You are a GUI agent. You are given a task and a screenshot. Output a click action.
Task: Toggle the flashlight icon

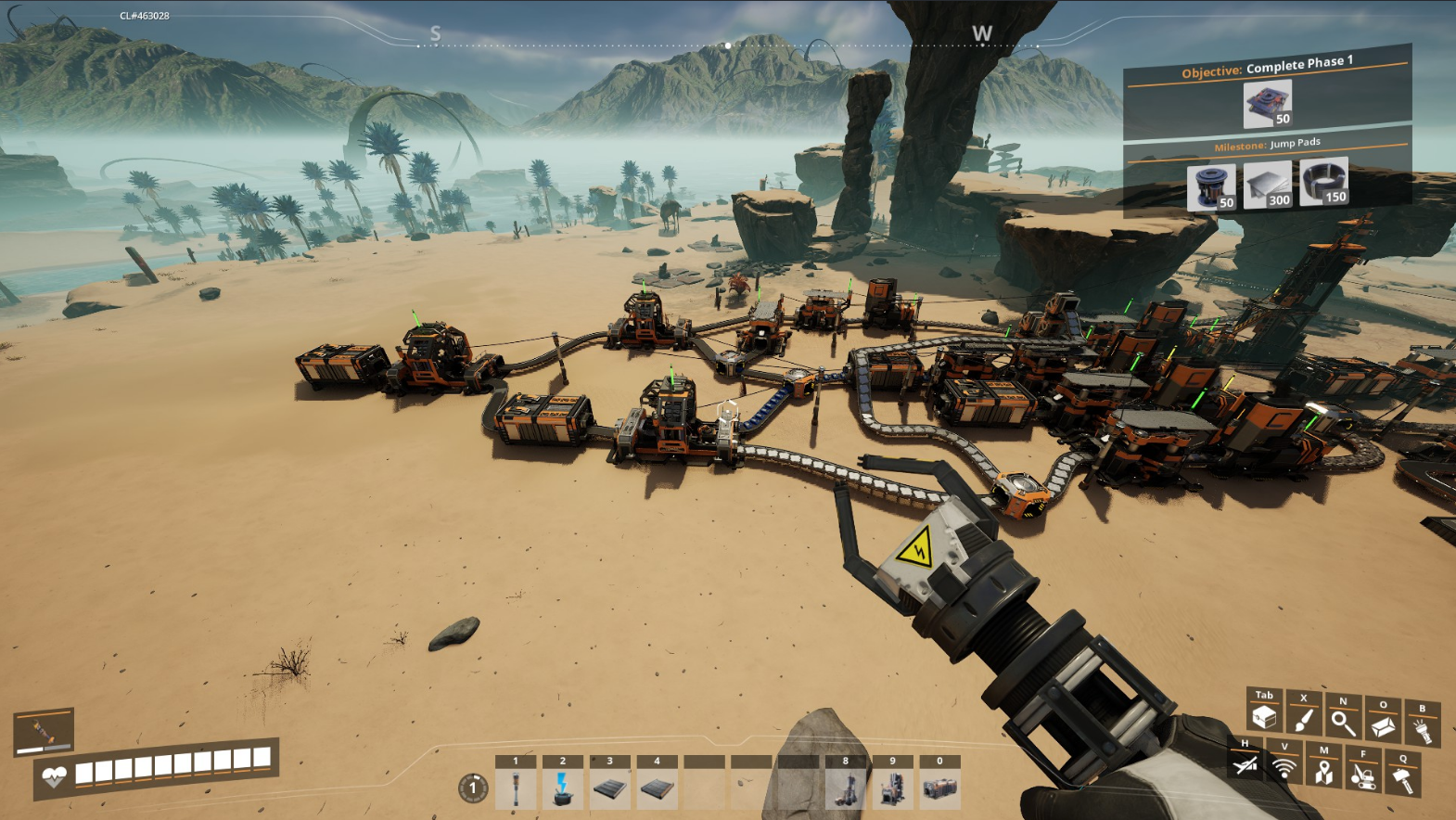tap(1423, 730)
